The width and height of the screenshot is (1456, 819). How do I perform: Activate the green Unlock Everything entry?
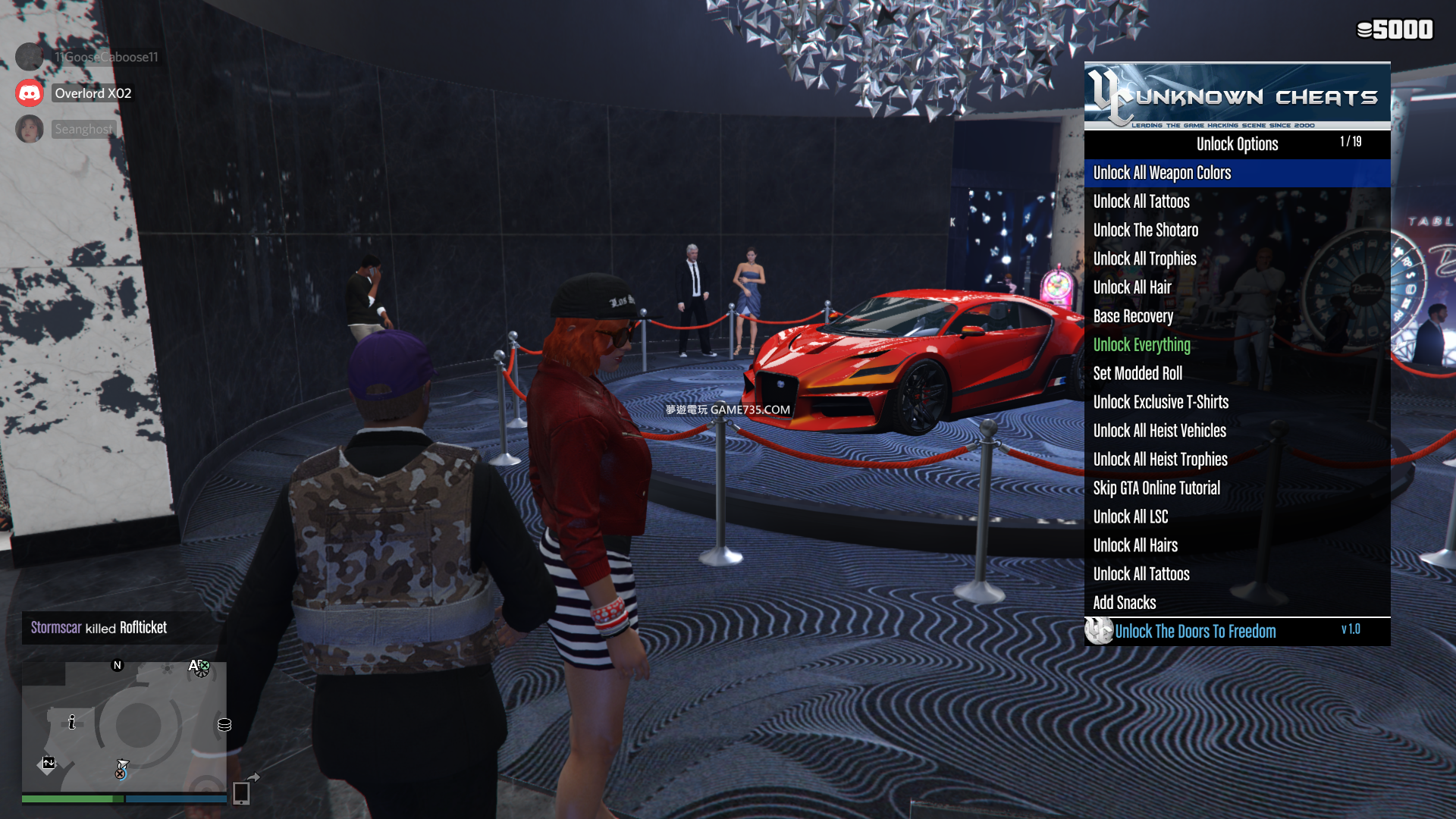(1141, 345)
